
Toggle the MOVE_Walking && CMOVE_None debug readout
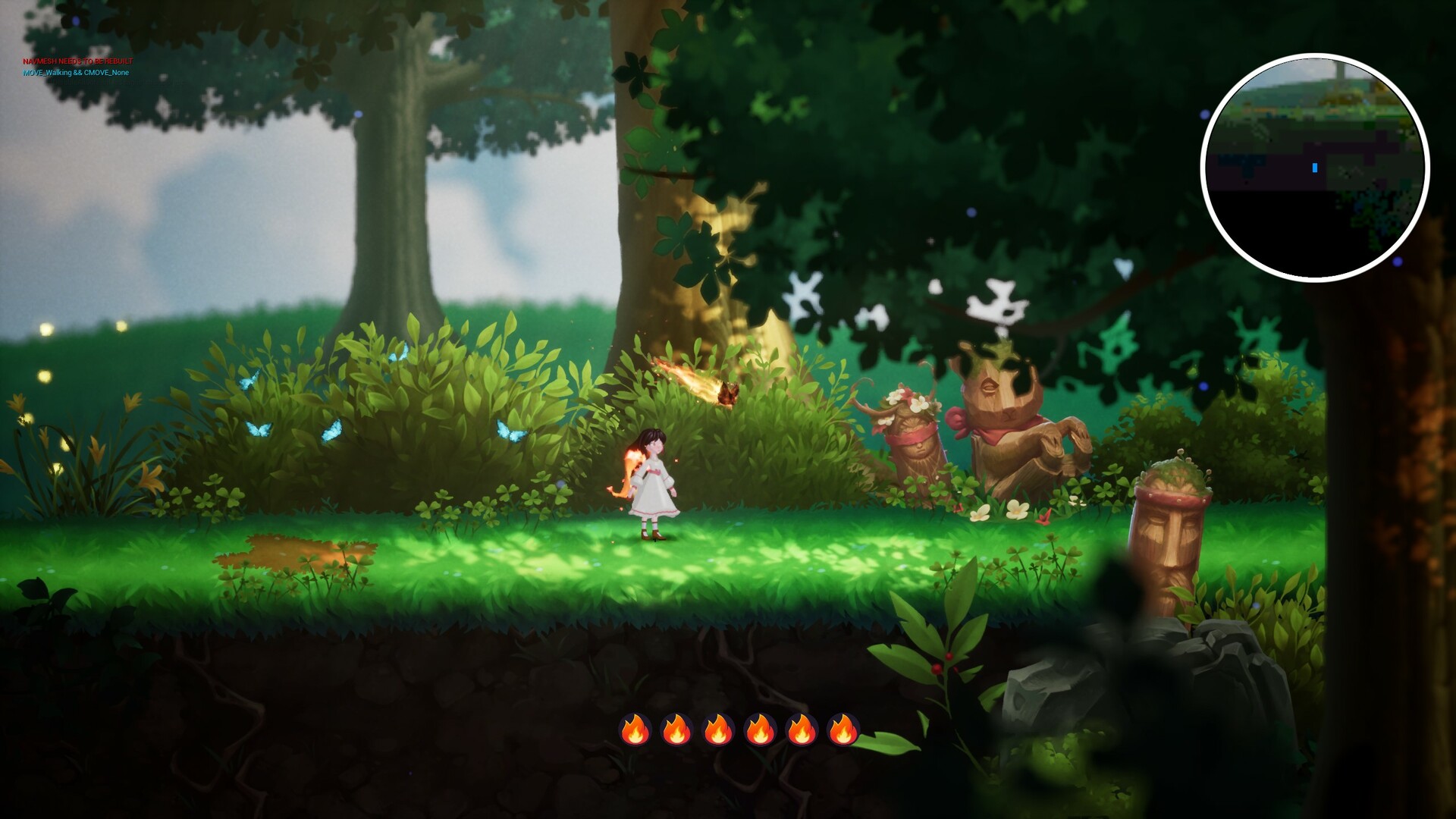click(x=76, y=74)
